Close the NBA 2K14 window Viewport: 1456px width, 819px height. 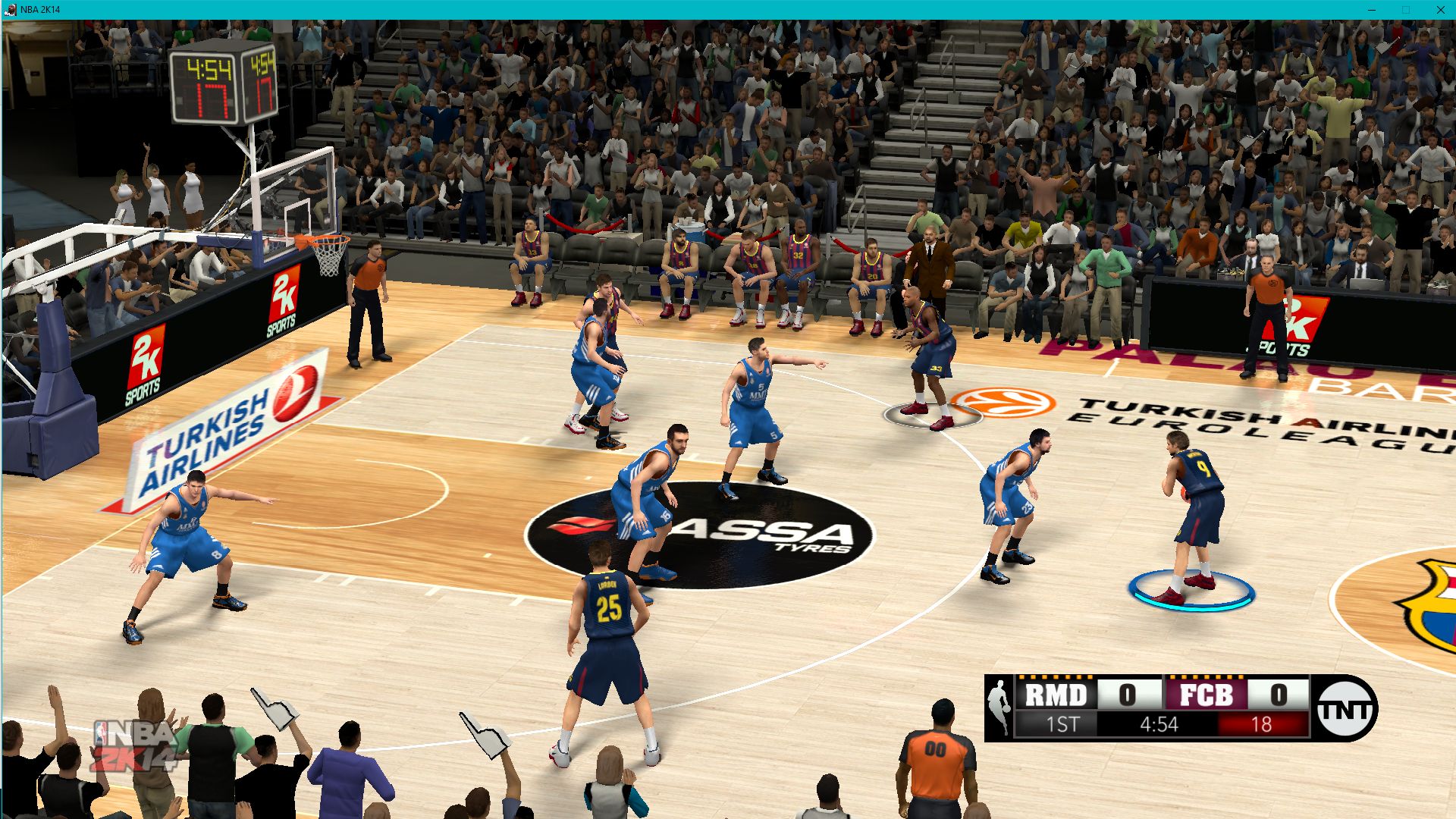click(x=1440, y=10)
